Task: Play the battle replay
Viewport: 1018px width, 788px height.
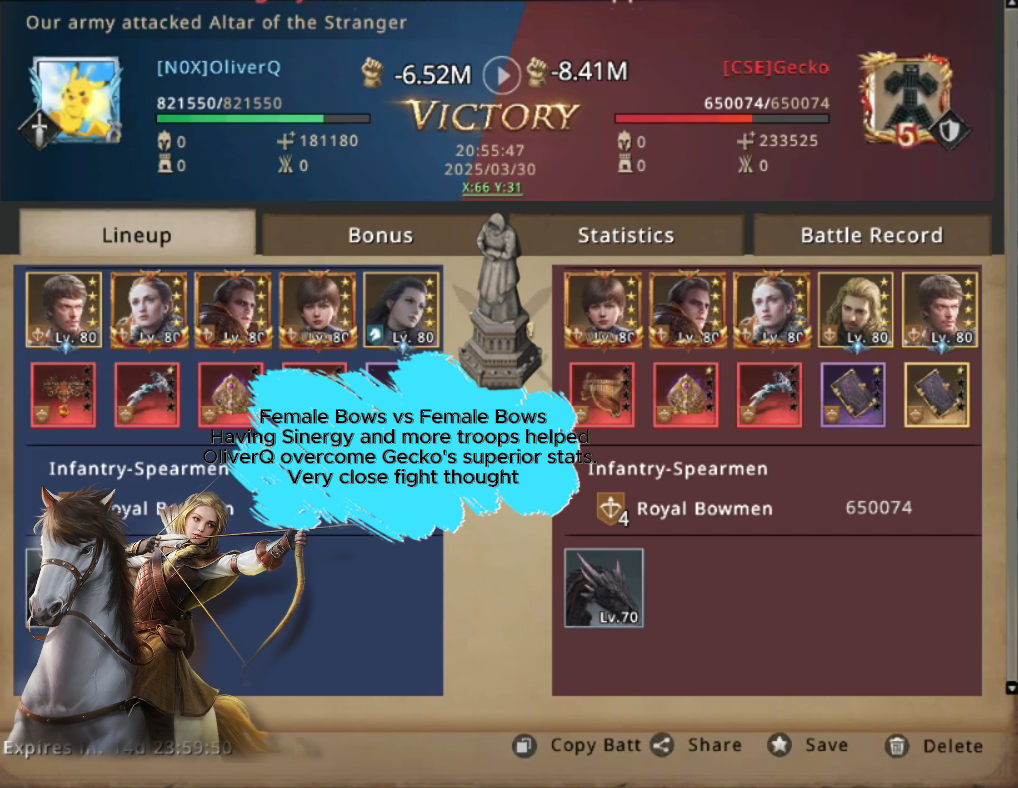Action: coord(502,73)
